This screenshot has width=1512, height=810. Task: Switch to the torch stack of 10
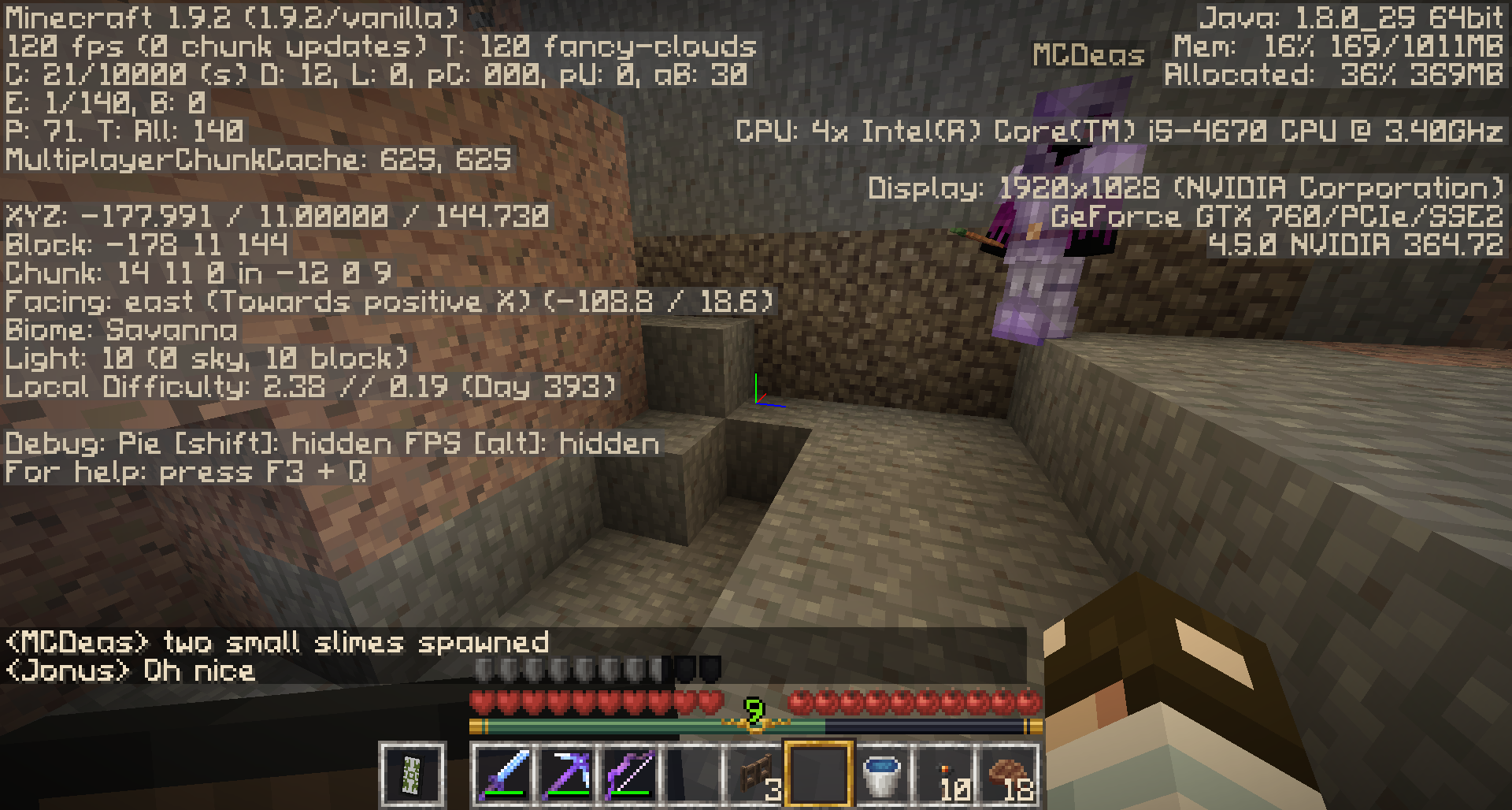click(x=945, y=774)
